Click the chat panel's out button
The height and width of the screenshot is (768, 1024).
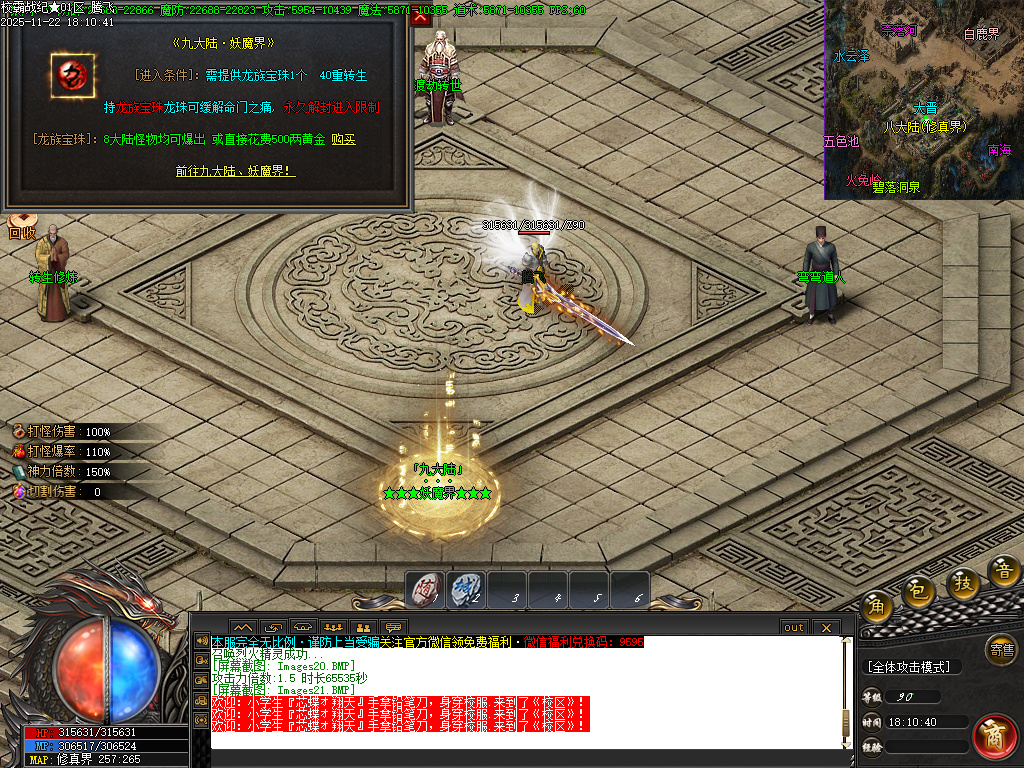pos(793,627)
